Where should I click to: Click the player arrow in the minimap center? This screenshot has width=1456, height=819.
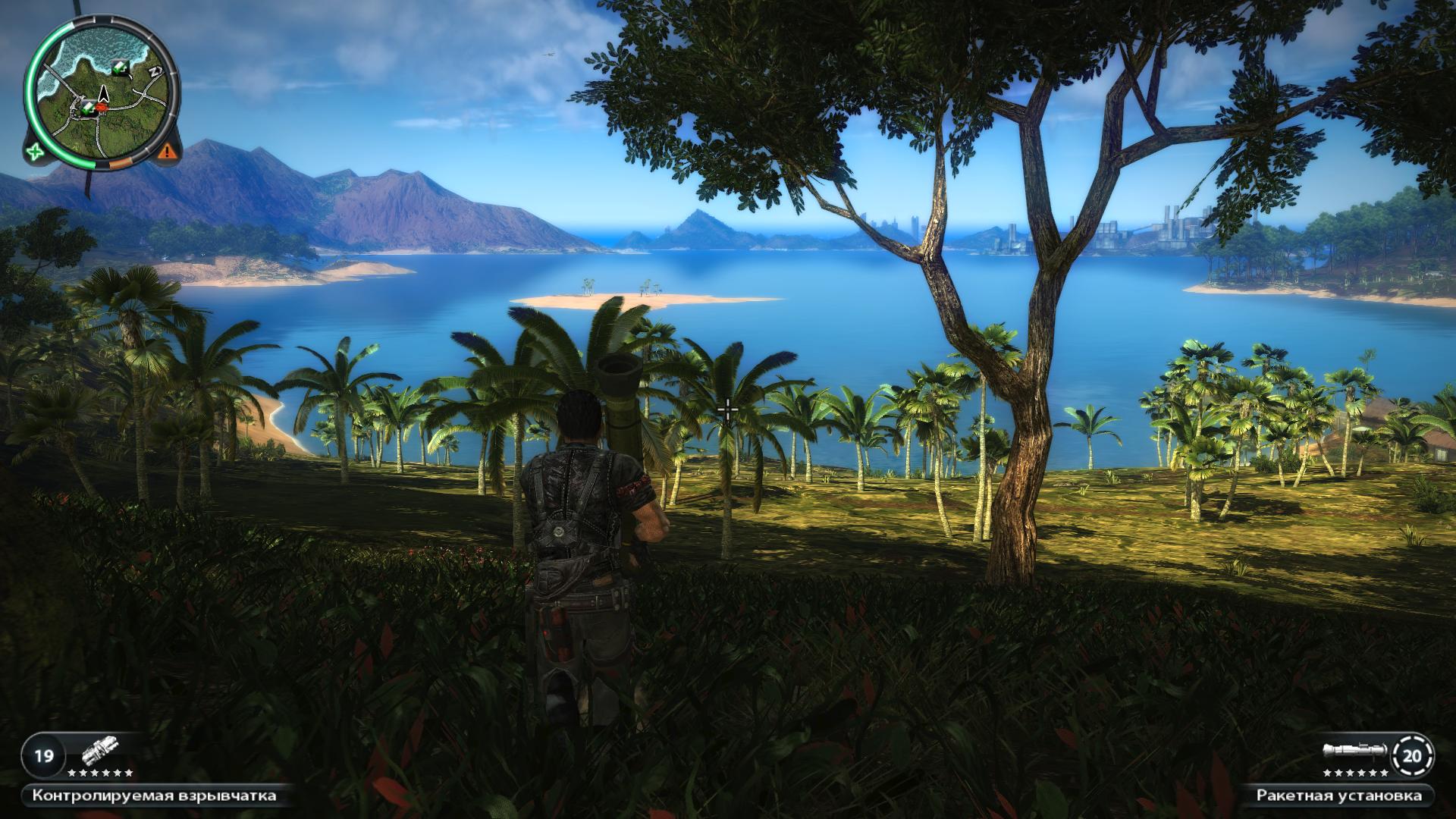(104, 94)
